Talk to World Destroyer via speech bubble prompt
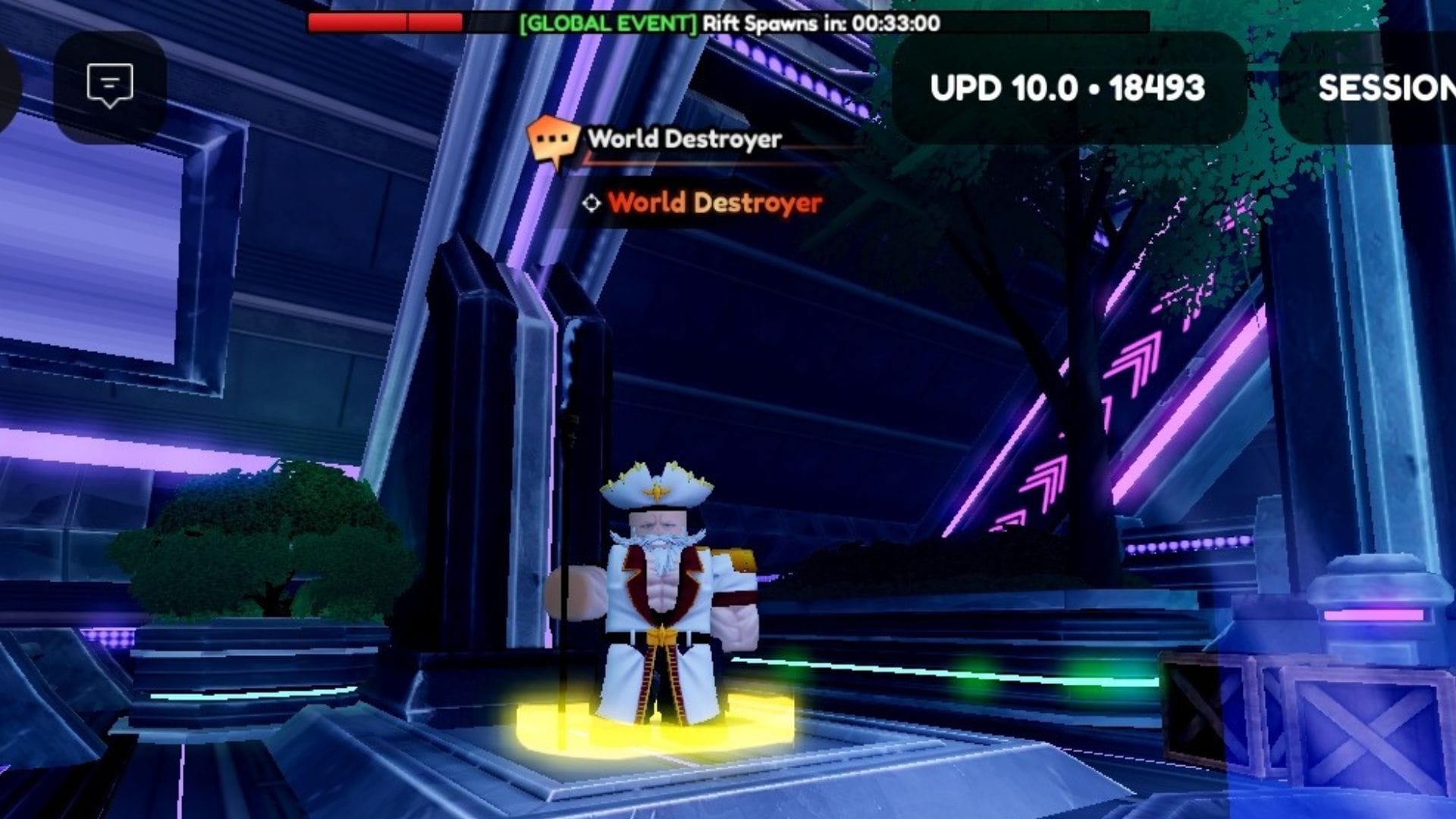 tap(553, 141)
